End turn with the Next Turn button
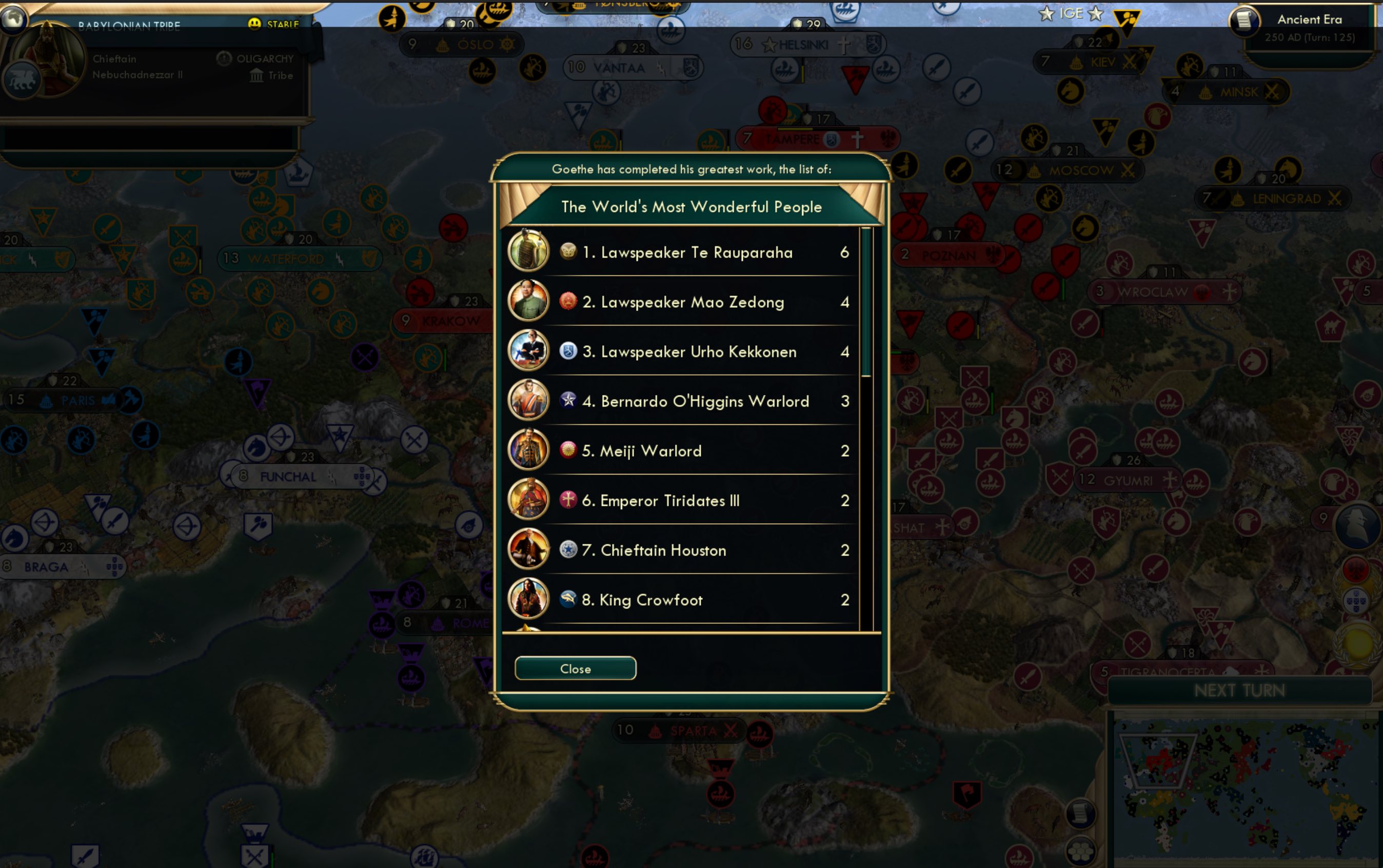 click(x=1239, y=690)
